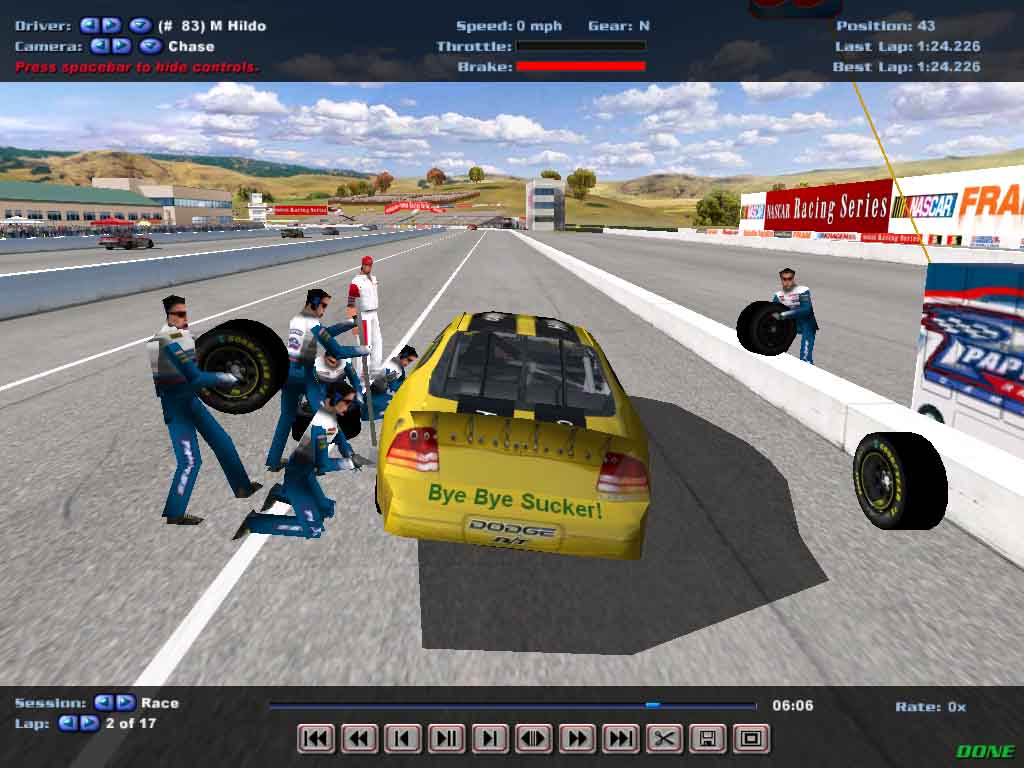Open the camera dropdown list
The width and height of the screenshot is (1024, 768).
pyautogui.click(x=150, y=46)
